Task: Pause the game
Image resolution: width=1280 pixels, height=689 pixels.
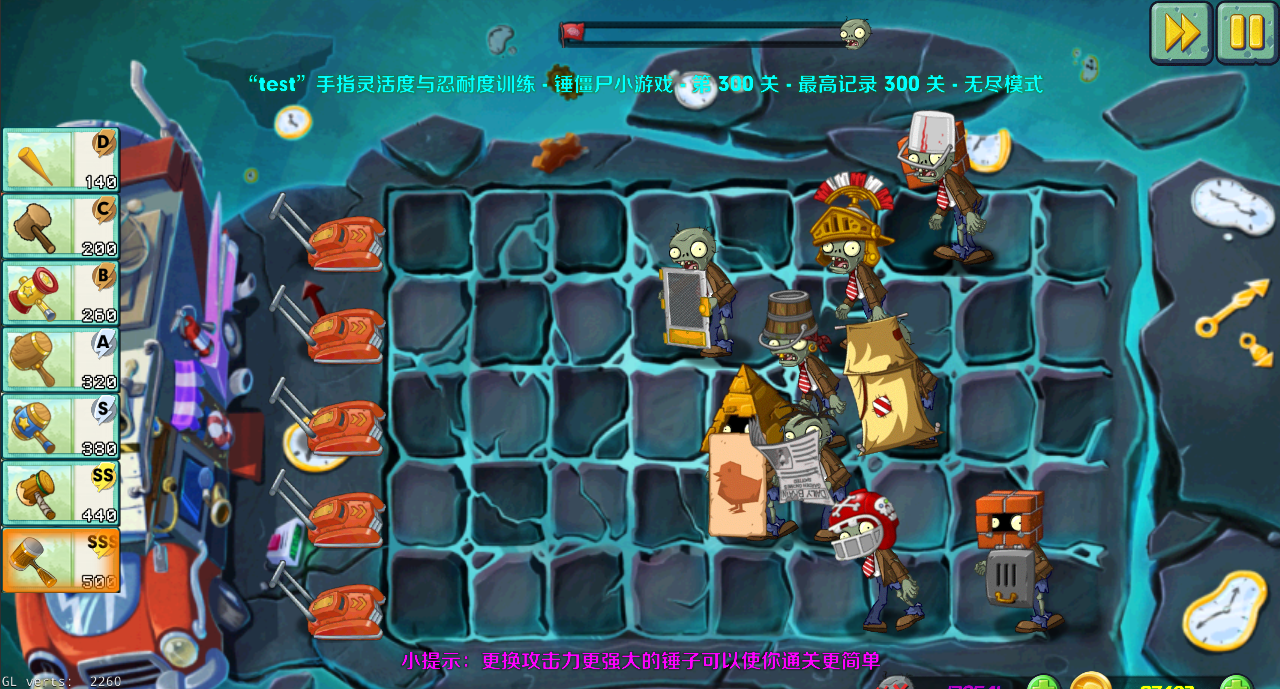Action: pos(1246,33)
